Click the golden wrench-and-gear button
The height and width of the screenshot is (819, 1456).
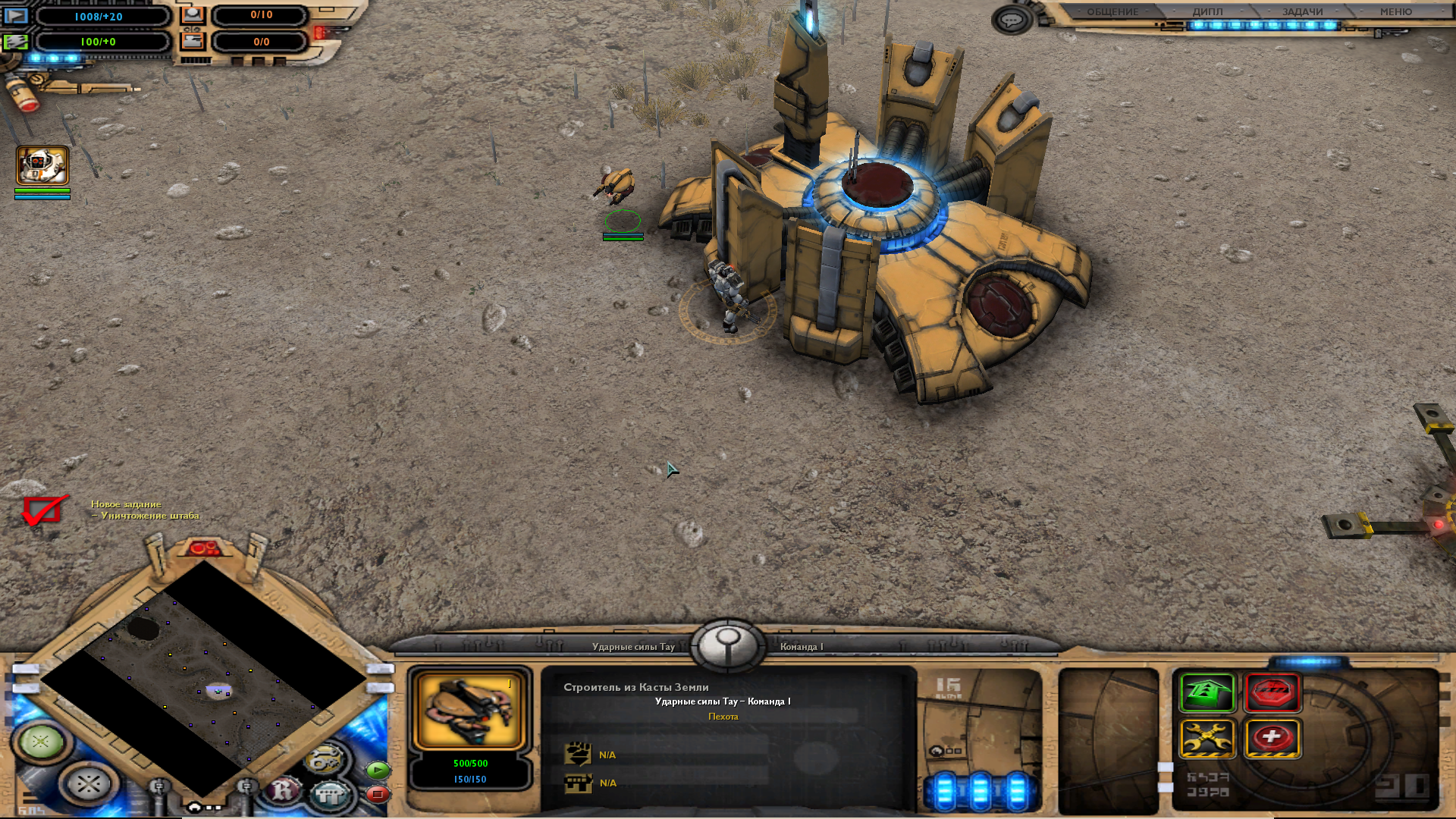325,758
